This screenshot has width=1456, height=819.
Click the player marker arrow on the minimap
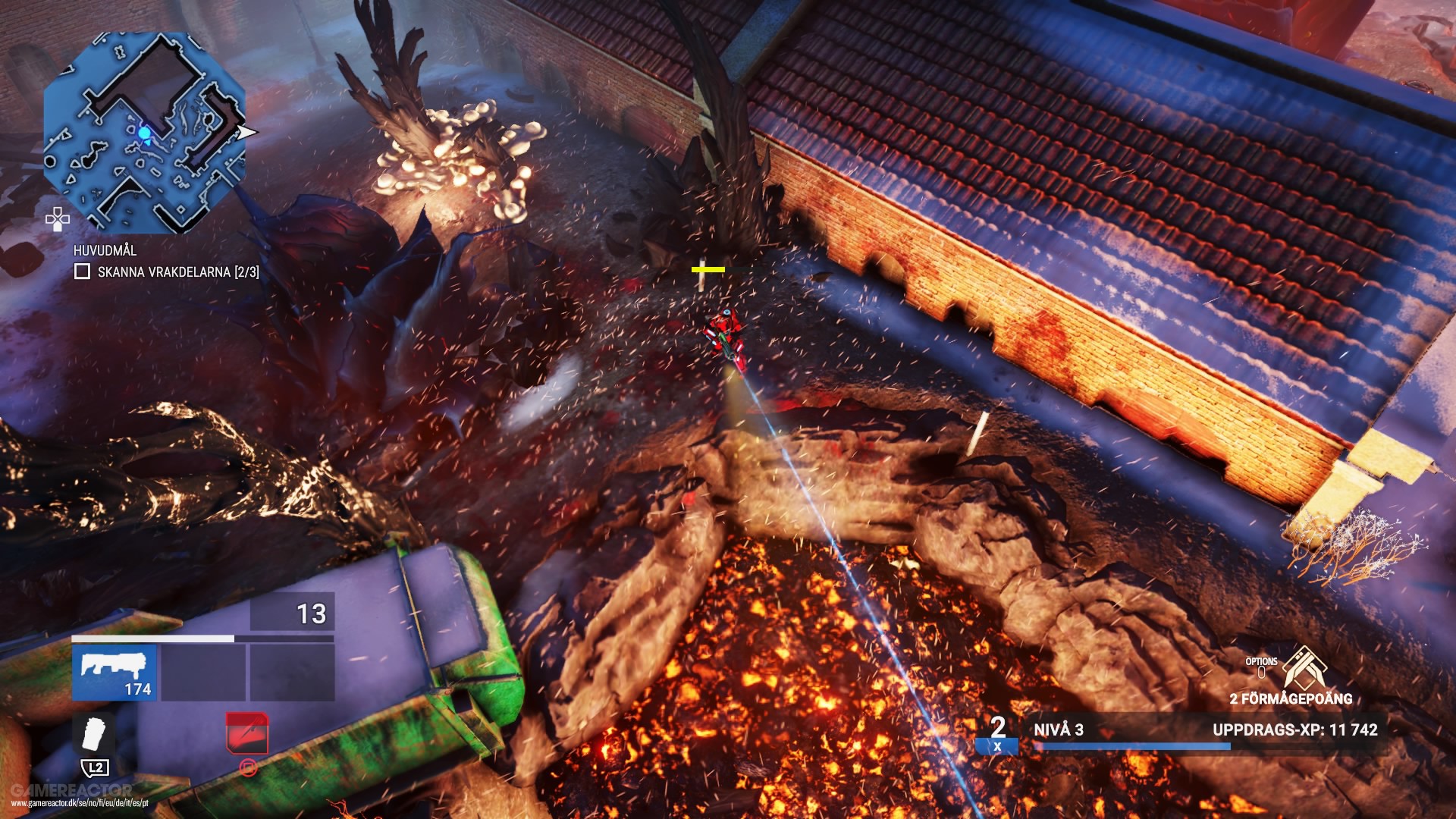tap(246, 130)
